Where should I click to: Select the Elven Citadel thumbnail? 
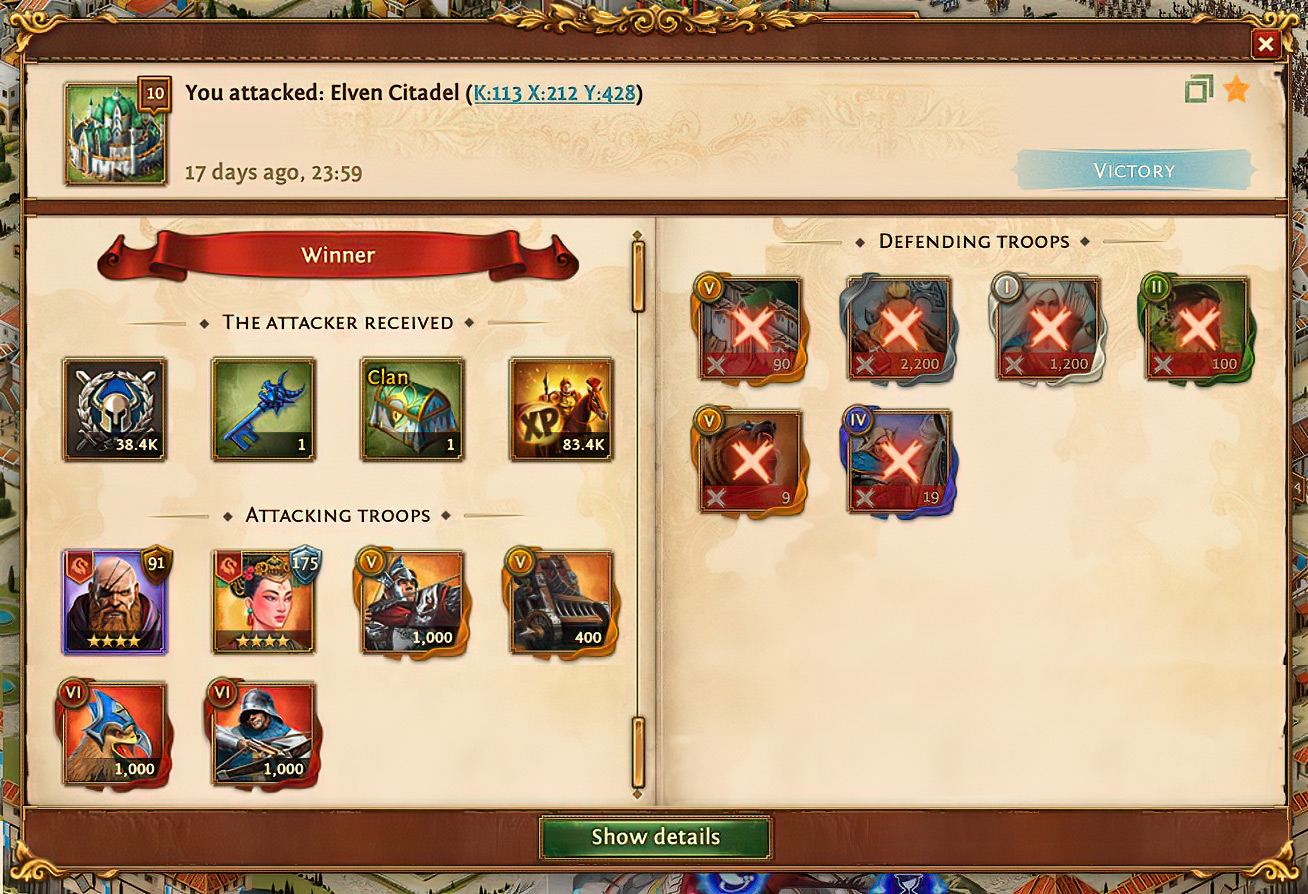[115, 133]
